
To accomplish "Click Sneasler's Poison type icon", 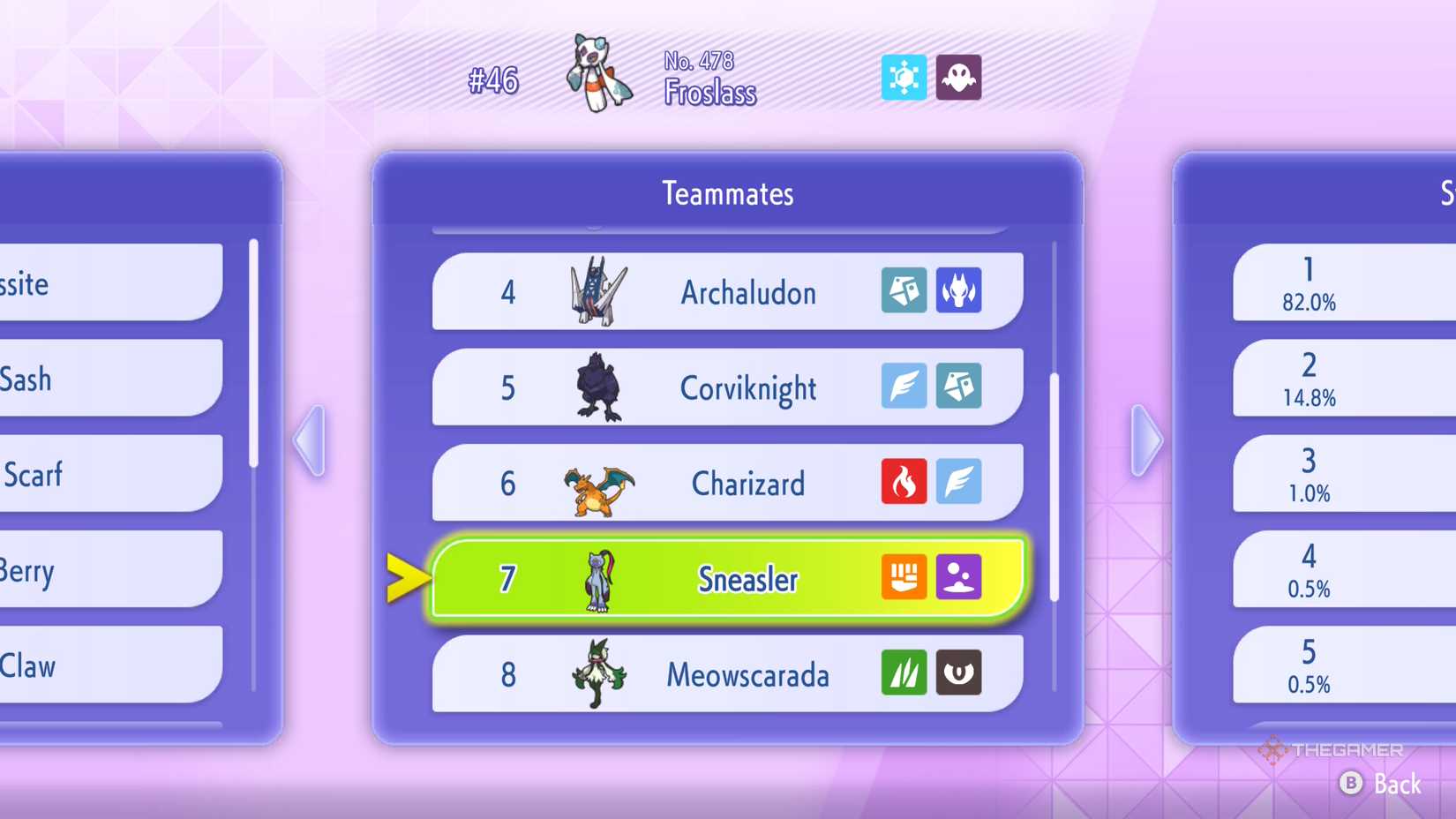I will coord(959,578).
